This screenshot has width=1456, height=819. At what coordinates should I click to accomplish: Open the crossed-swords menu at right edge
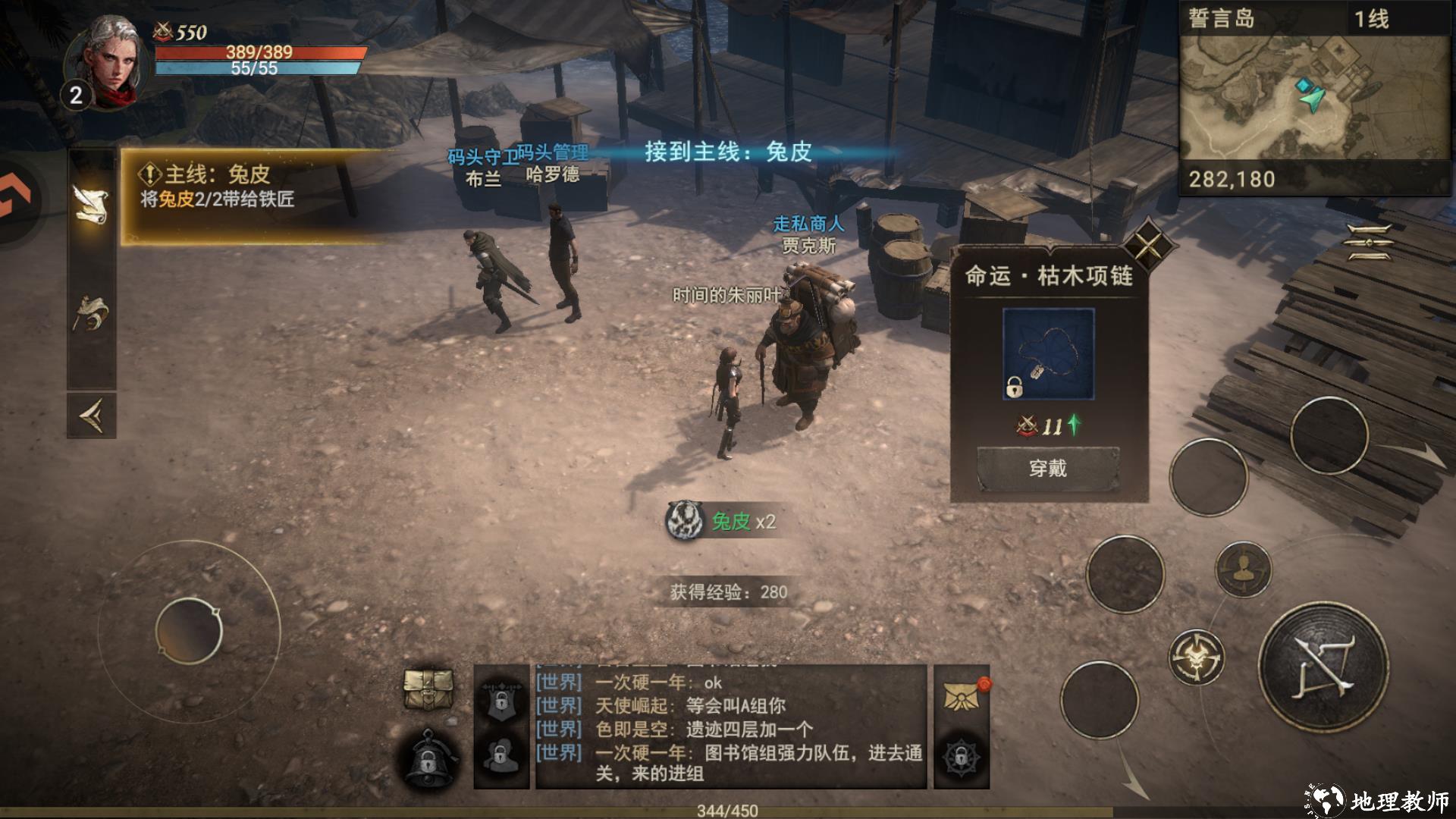(x=1369, y=243)
